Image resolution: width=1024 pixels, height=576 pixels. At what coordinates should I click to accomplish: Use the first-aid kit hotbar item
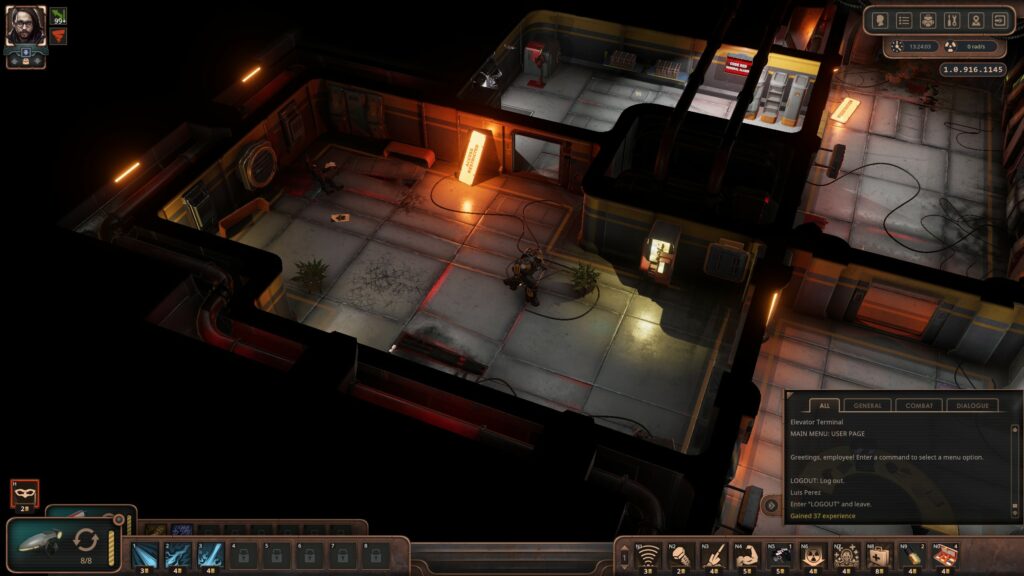click(879, 553)
